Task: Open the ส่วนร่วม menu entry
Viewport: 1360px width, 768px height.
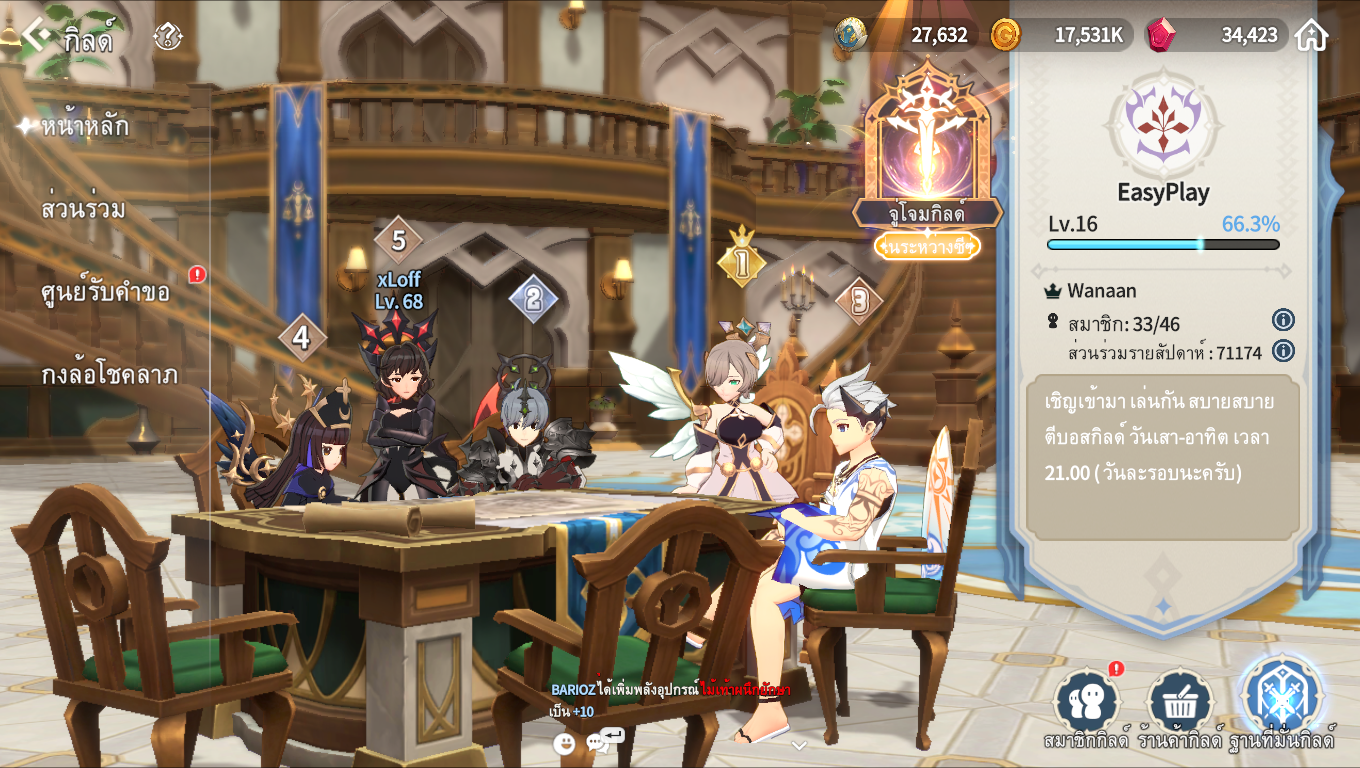Action: pyautogui.click(x=83, y=209)
